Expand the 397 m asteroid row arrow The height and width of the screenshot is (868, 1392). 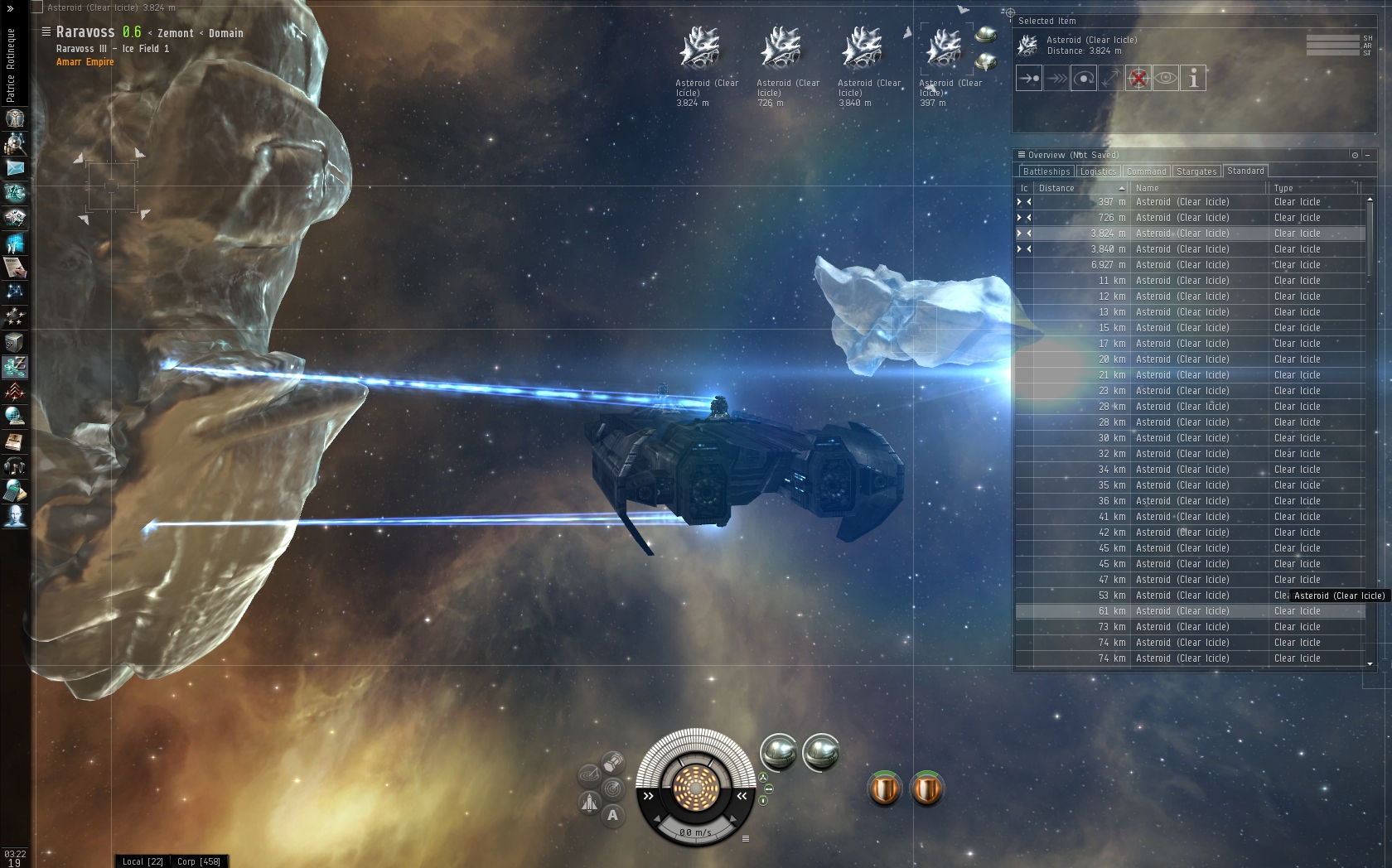click(x=1020, y=201)
